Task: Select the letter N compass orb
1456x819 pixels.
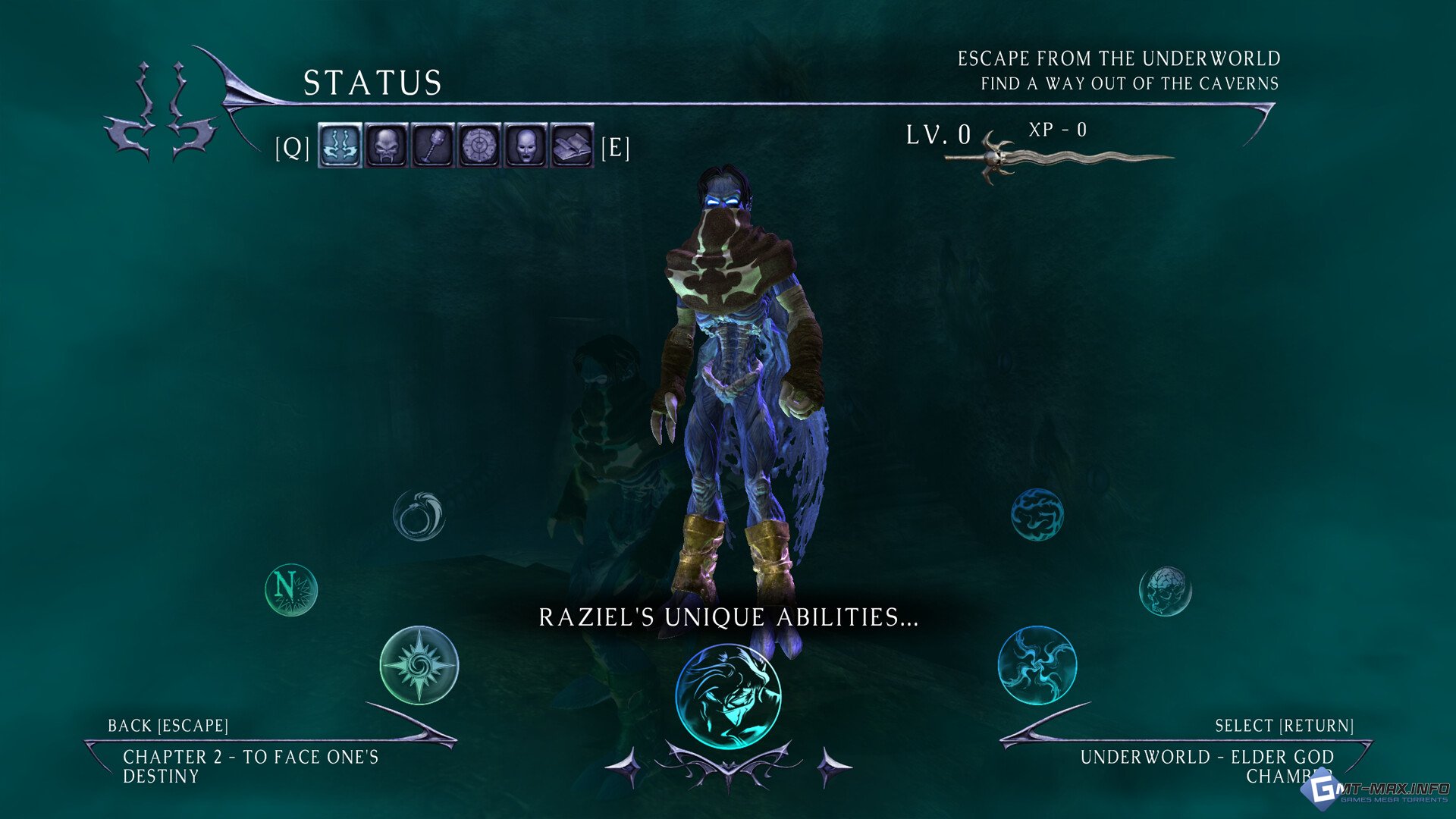Action: pos(291,589)
